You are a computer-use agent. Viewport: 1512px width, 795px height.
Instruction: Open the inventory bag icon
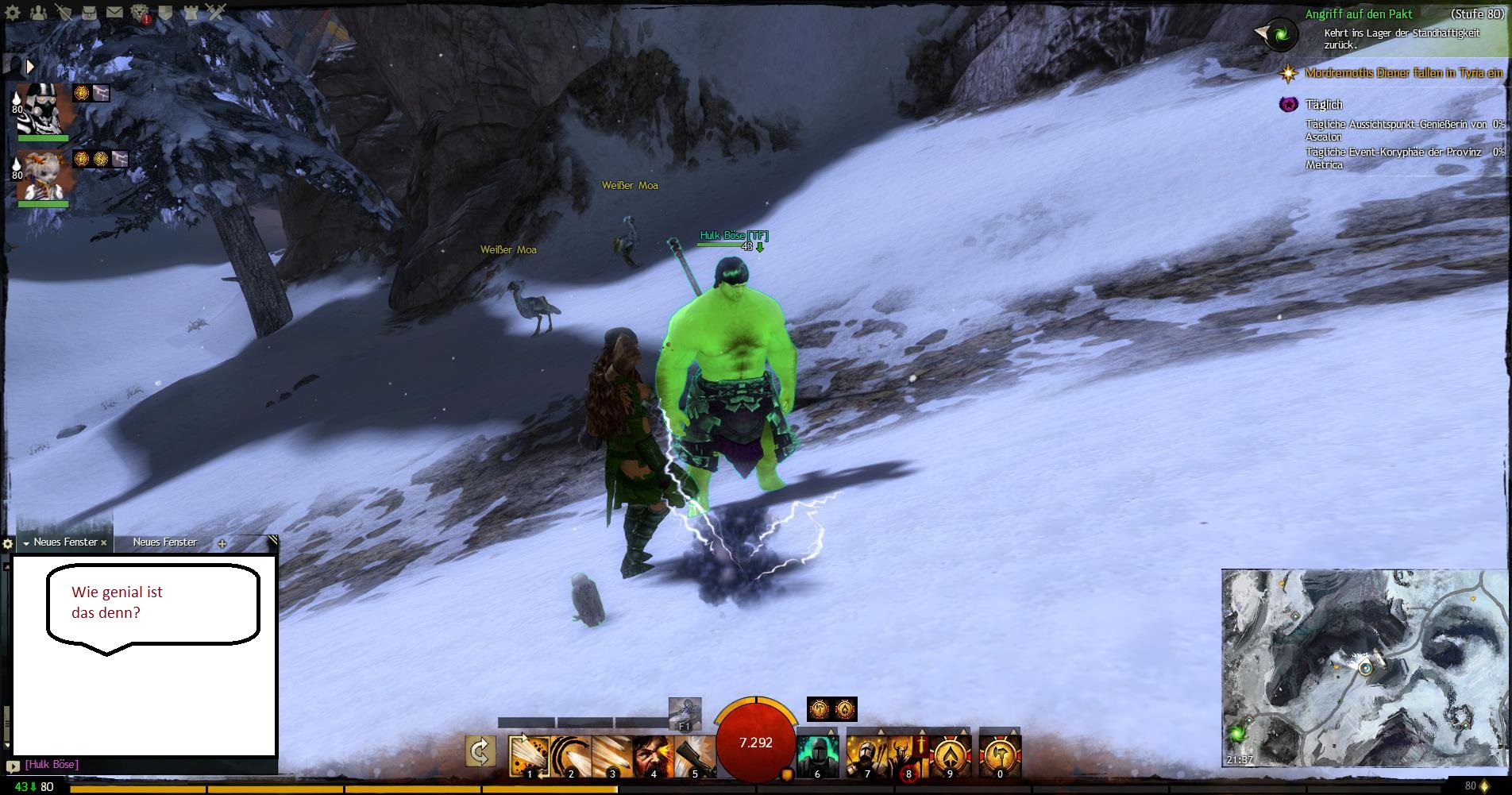pyautogui.click(x=89, y=12)
